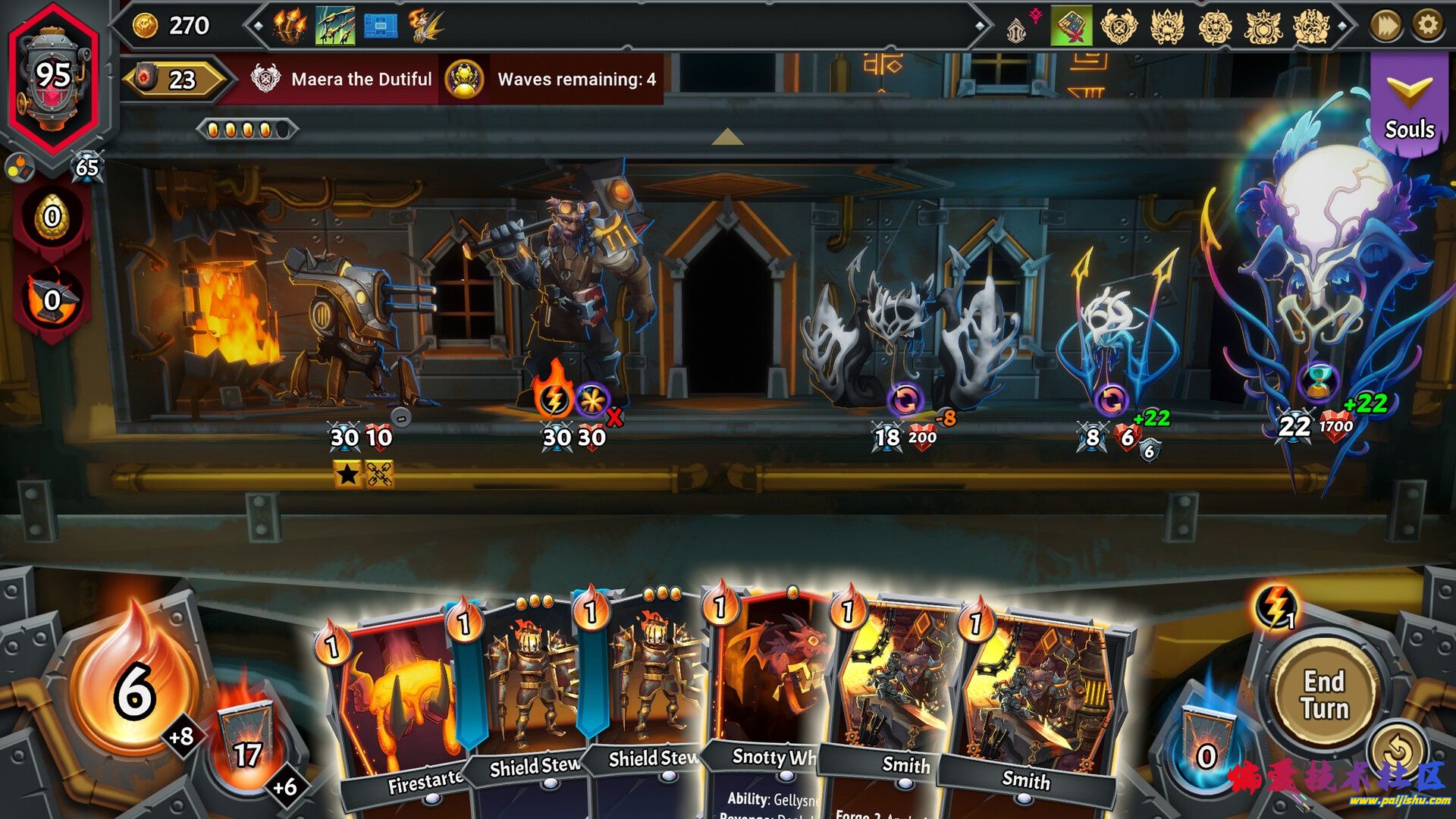
Task: Click the undo arrow beside End Turn
Action: (x=1398, y=752)
